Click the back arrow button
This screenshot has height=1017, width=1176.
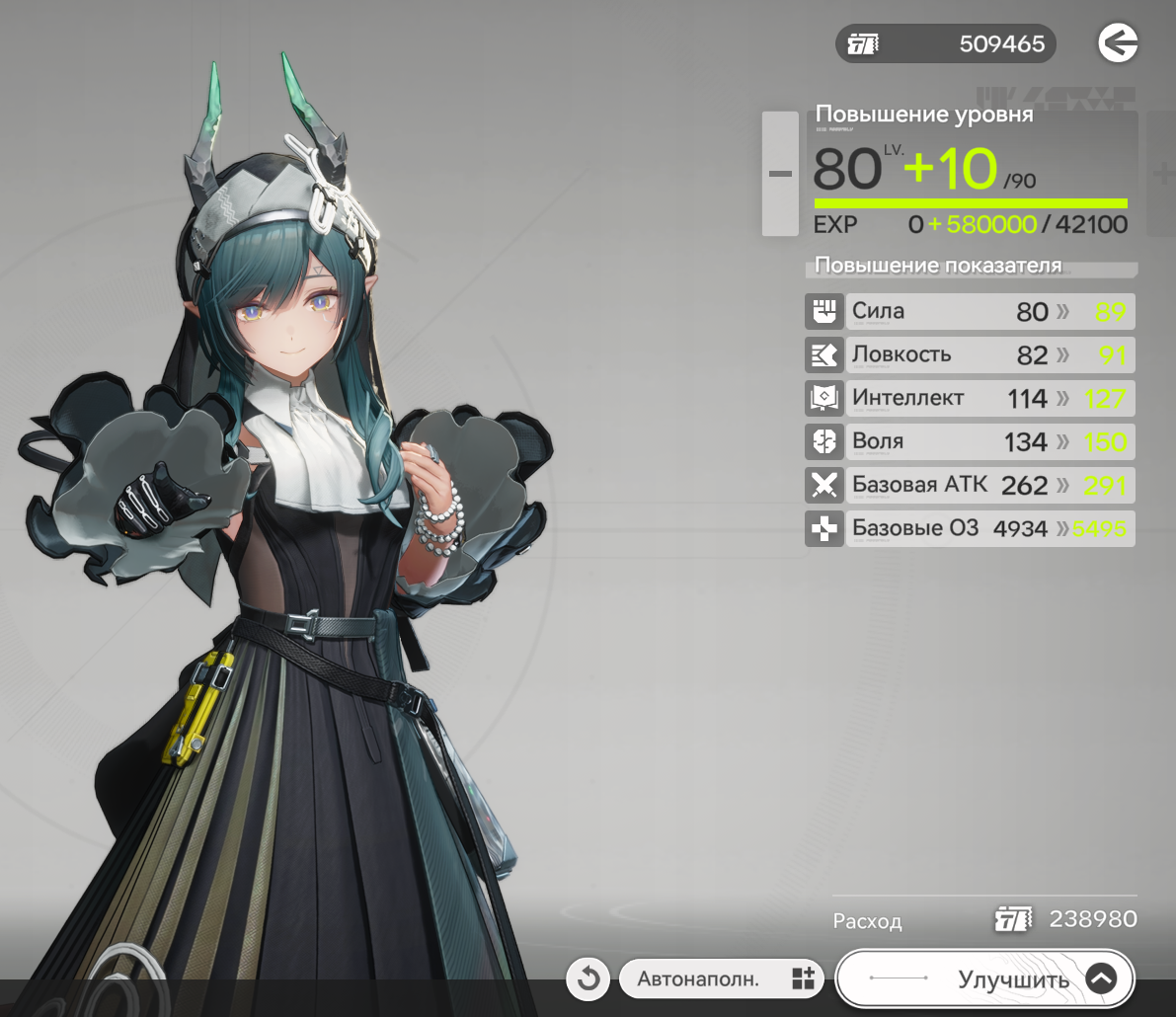(x=1118, y=43)
